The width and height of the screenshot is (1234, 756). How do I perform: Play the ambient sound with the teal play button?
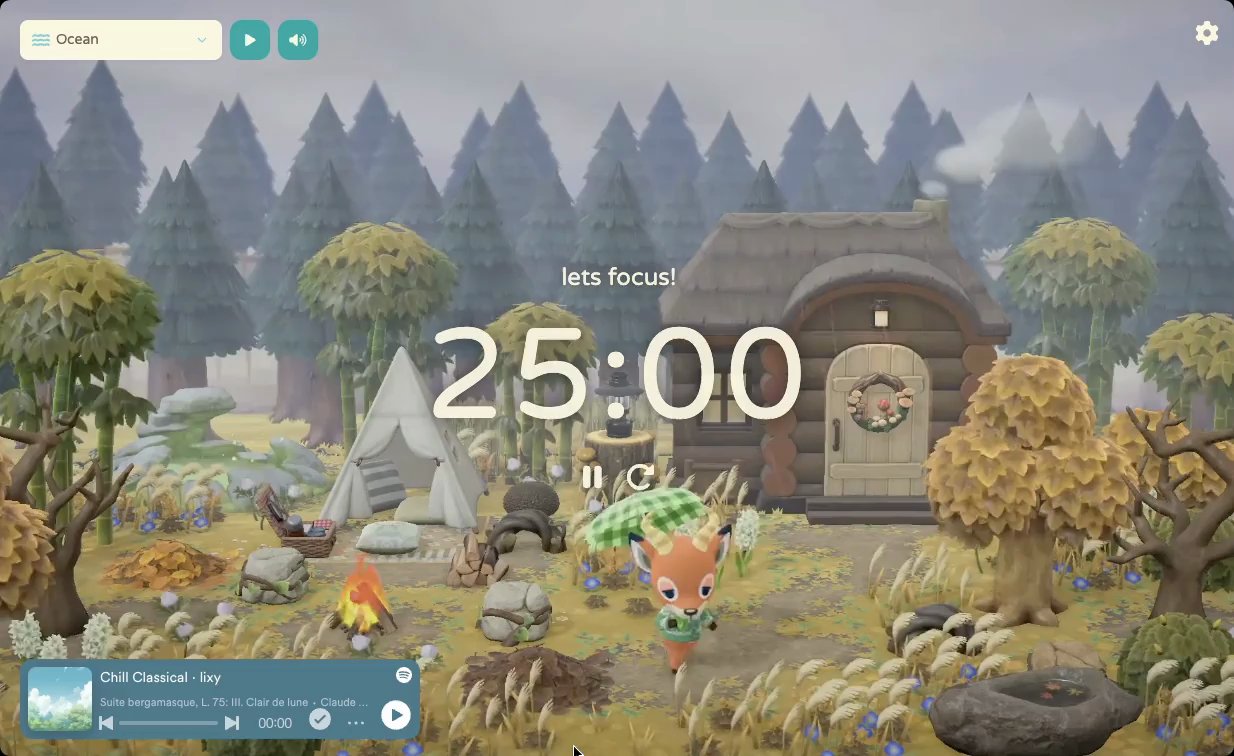[250, 40]
